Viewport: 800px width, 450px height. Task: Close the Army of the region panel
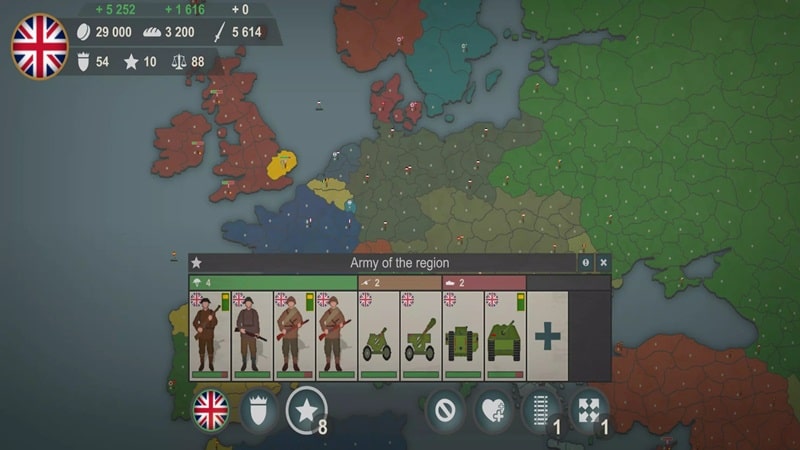tap(603, 263)
